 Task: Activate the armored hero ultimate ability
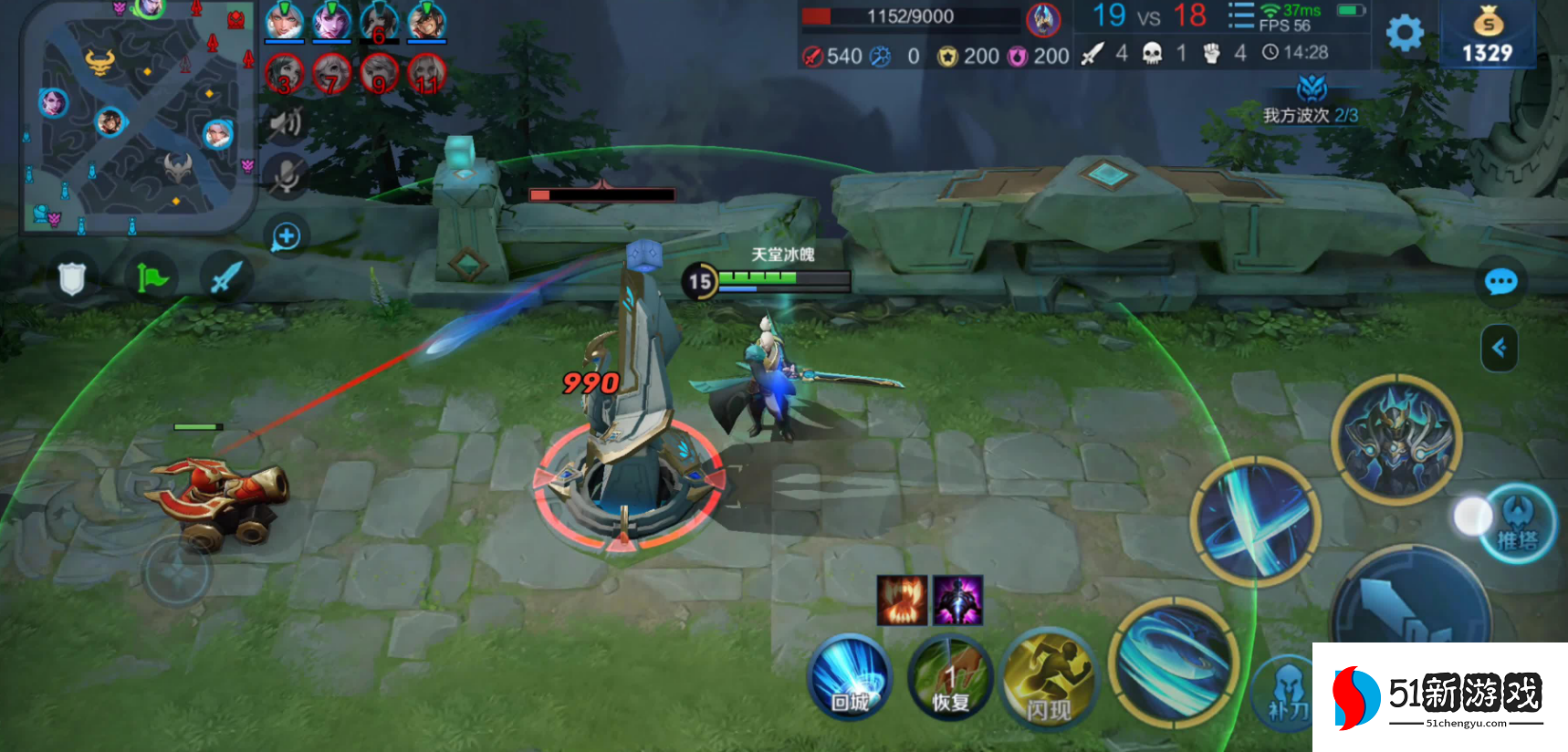pyautogui.click(x=1396, y=439)
